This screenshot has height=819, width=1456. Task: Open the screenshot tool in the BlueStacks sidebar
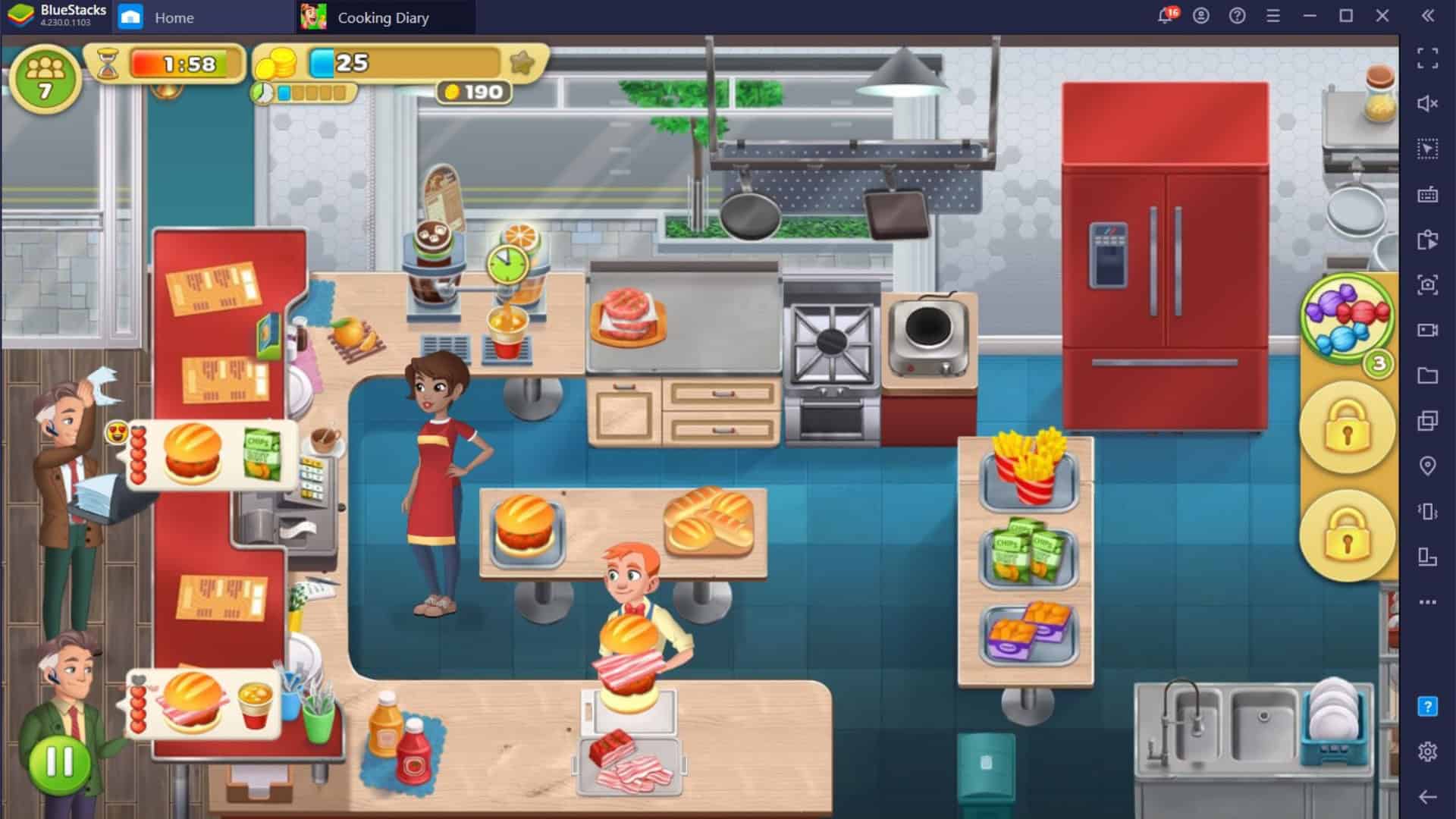[1429, 282]
